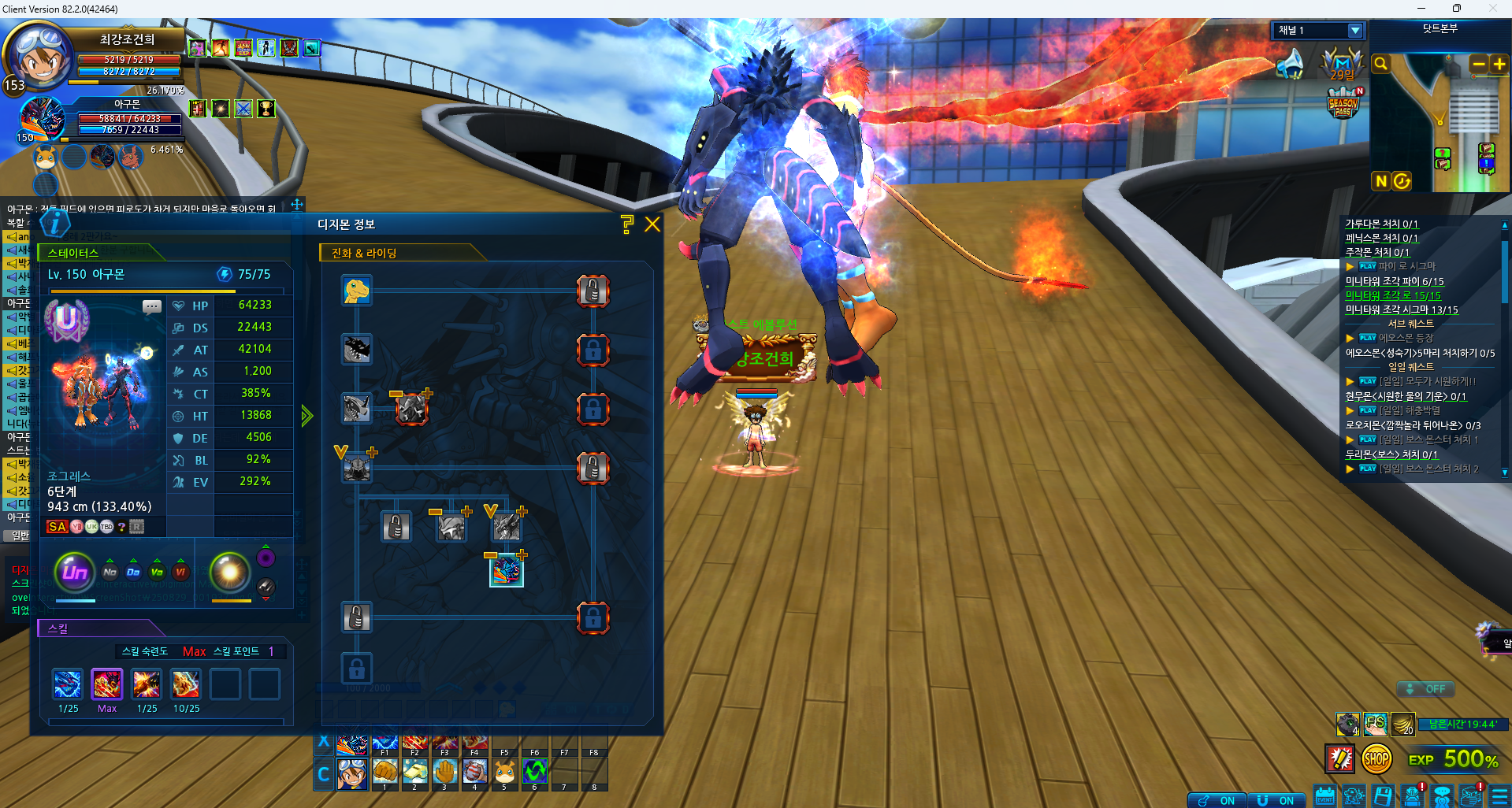Select the Agumon evolution icon

[x=357, y=291]
